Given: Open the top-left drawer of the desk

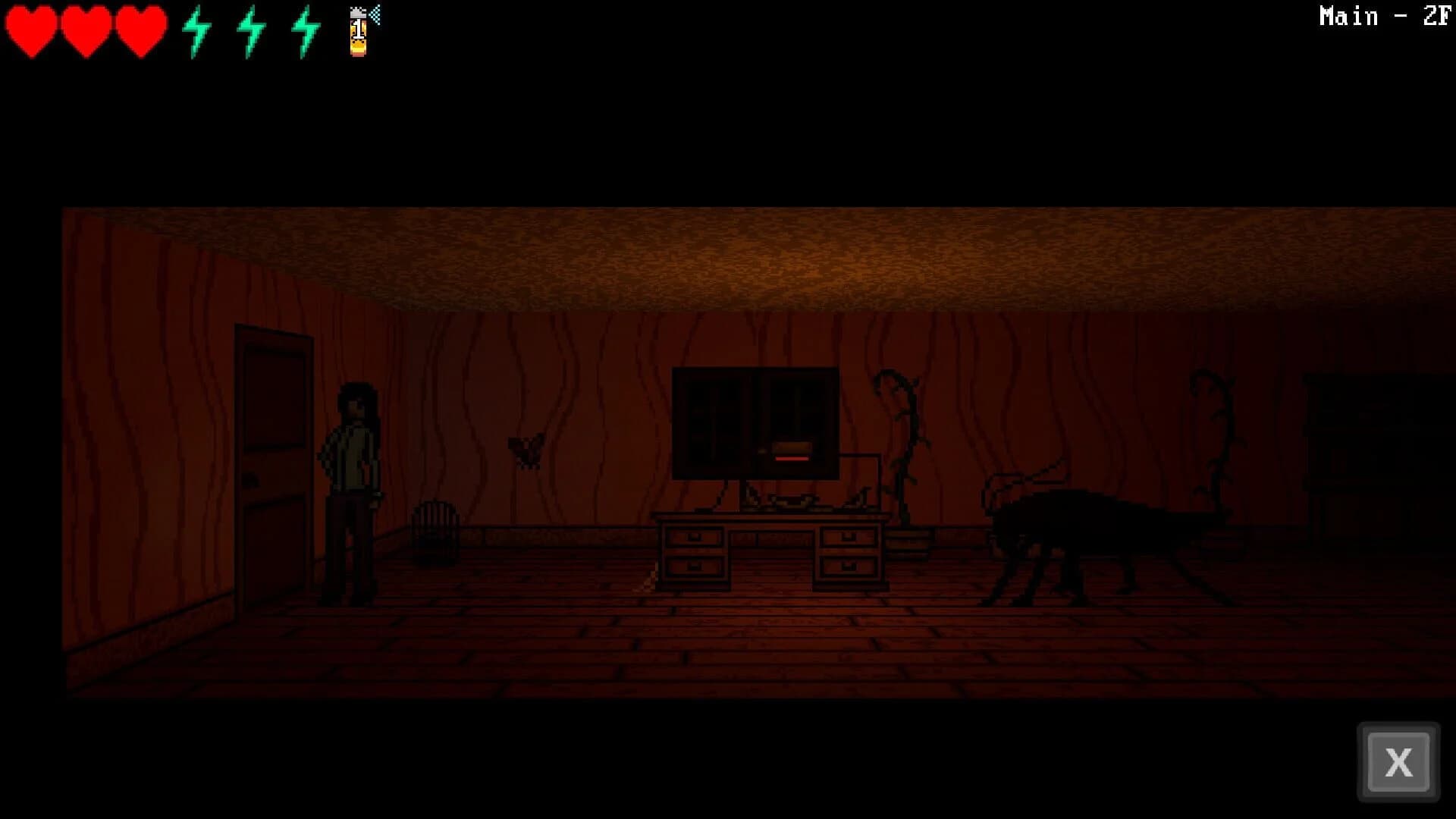Looking at the screenshot, I should coord(694,535).
